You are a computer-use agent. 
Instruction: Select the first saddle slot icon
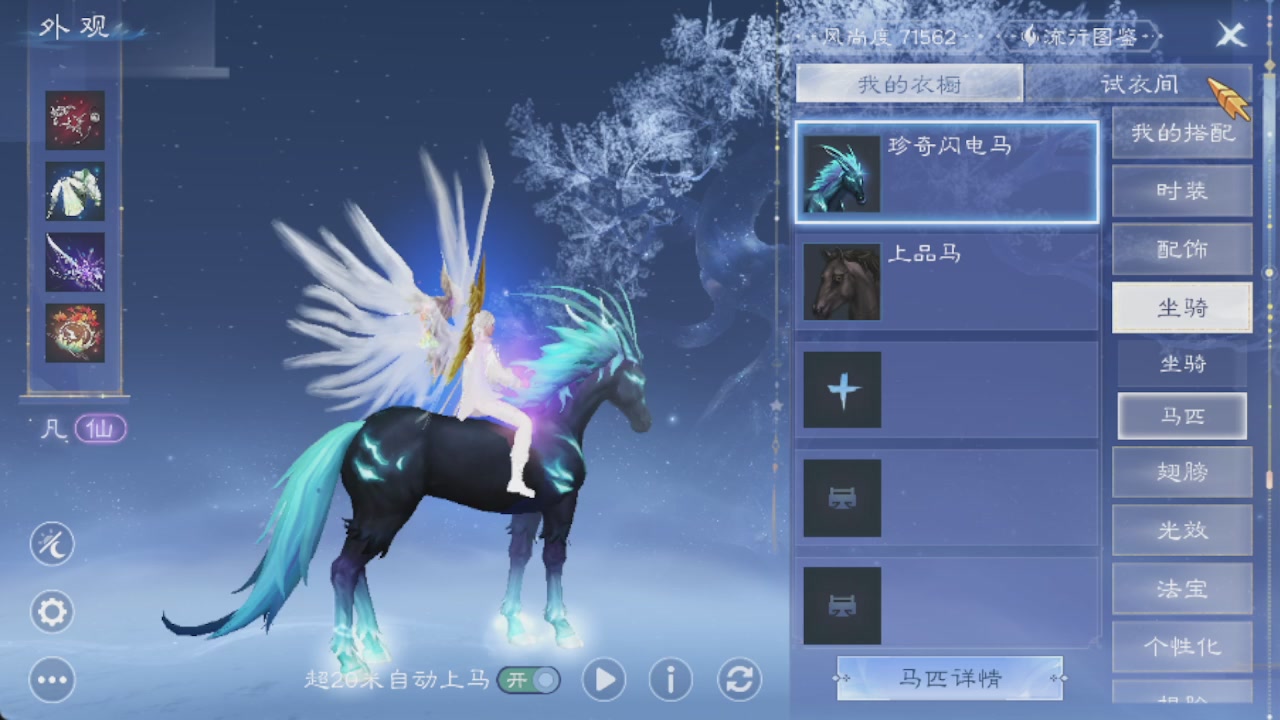tap(841, 497)
